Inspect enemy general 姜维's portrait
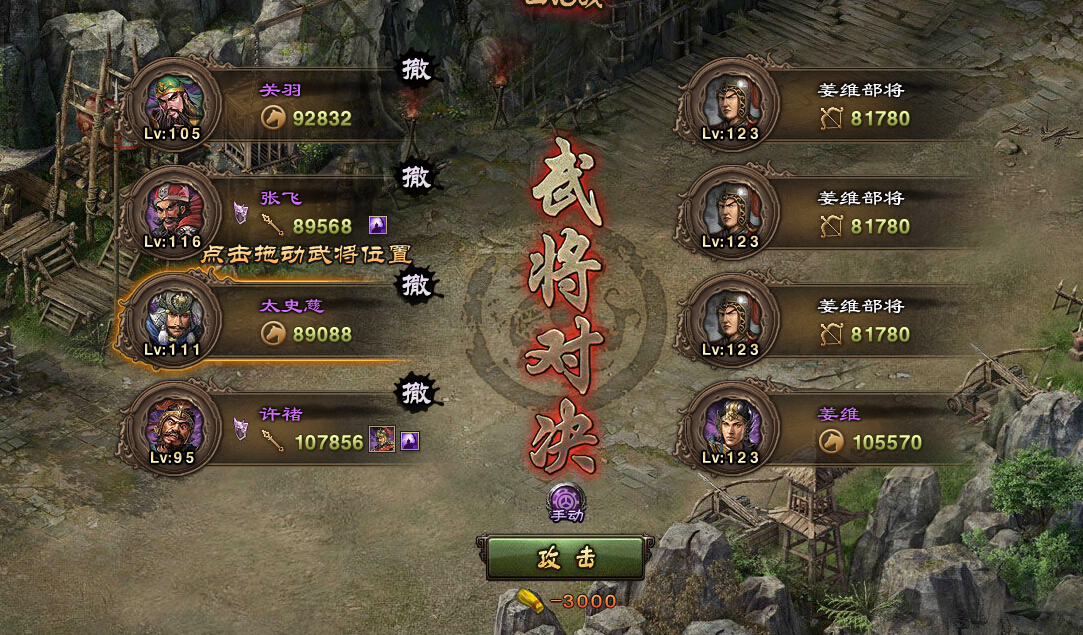Image resolution: width=1083 pixels, height=635 pixels. click(x=730, y=427)
